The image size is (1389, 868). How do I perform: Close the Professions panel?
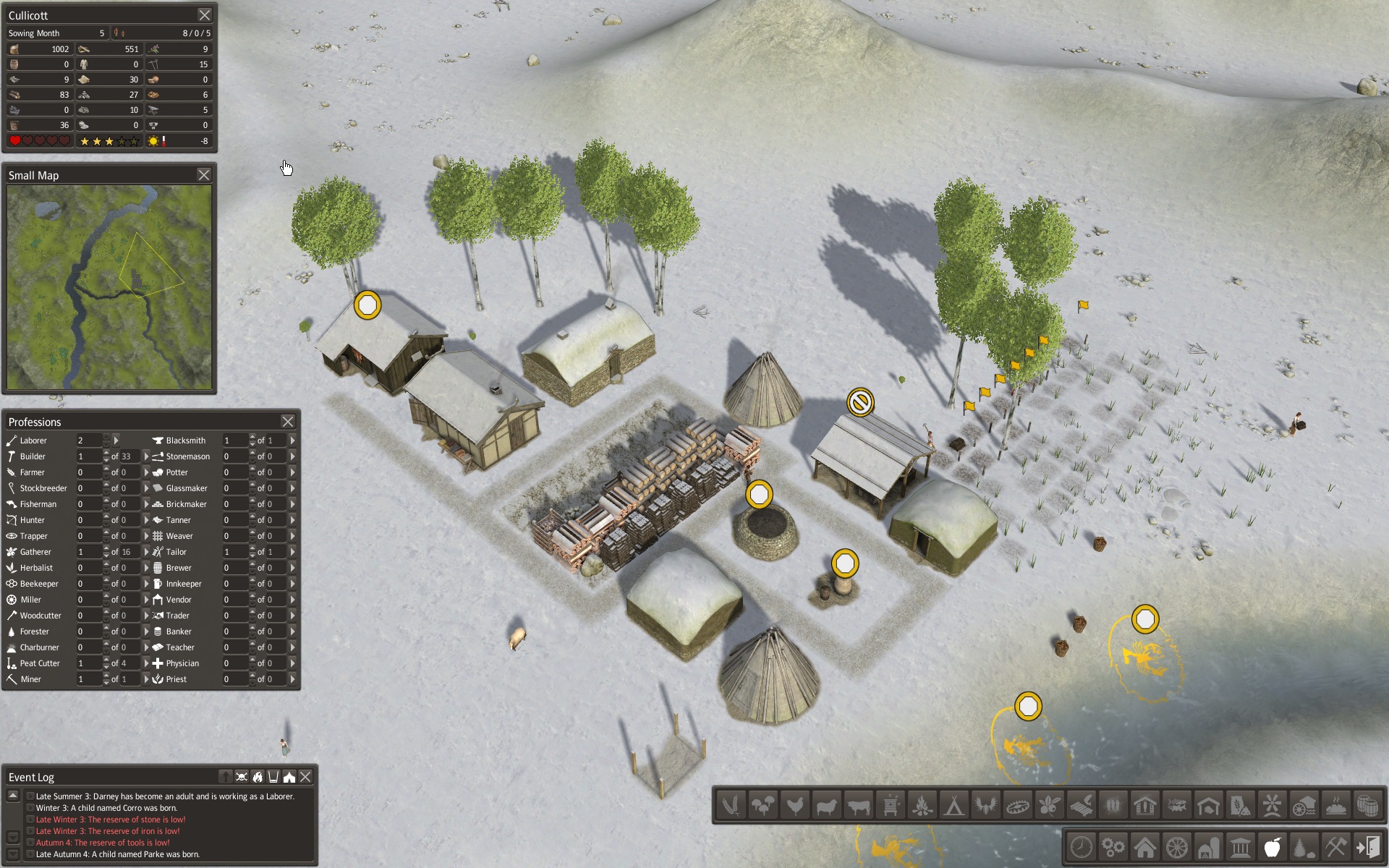287,422
